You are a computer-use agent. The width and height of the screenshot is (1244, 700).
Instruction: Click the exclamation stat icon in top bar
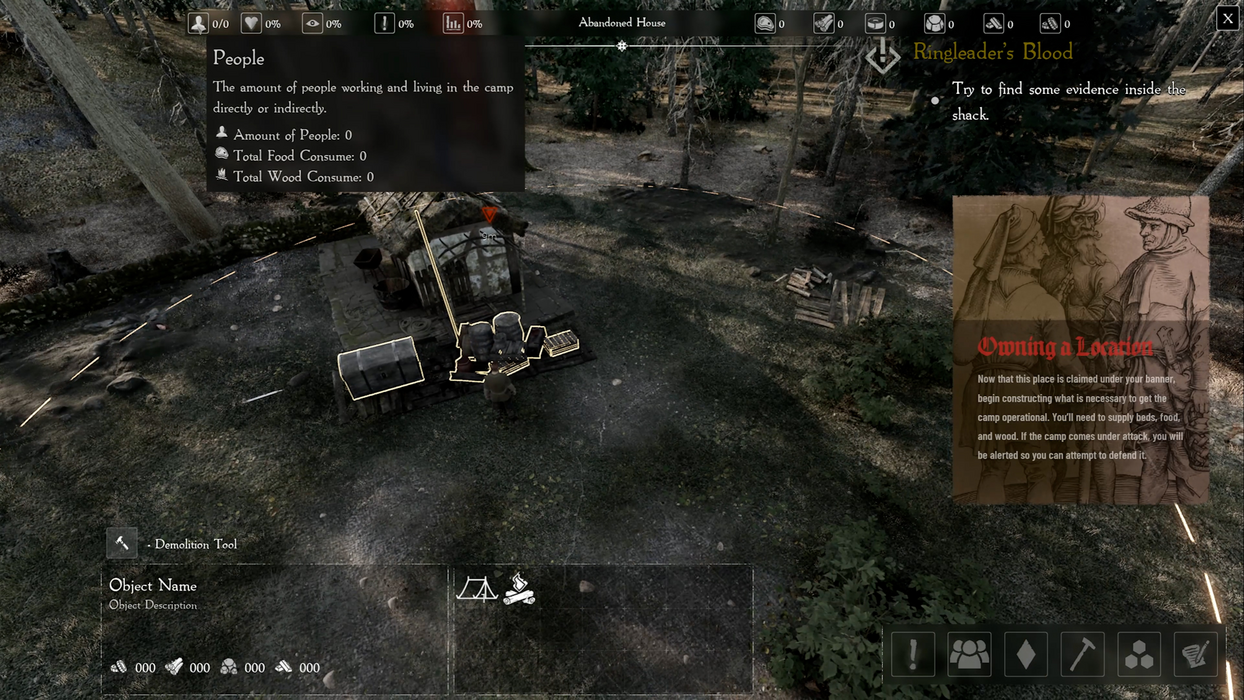384,23
